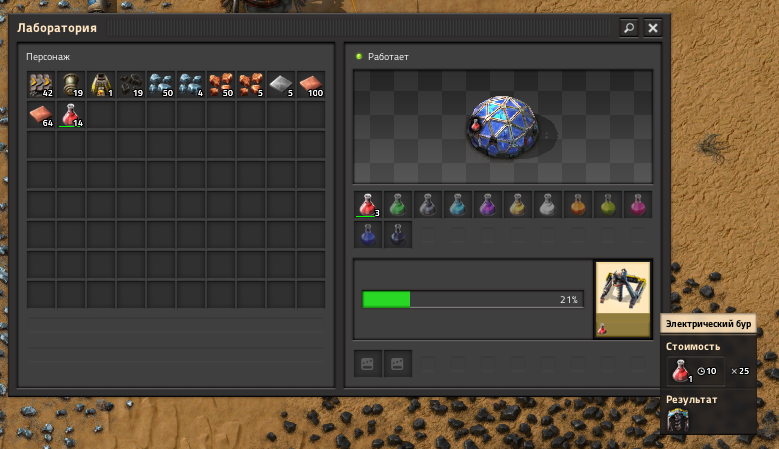Click the first lab module slot
779x449 pixels.
tap(368, 364)
